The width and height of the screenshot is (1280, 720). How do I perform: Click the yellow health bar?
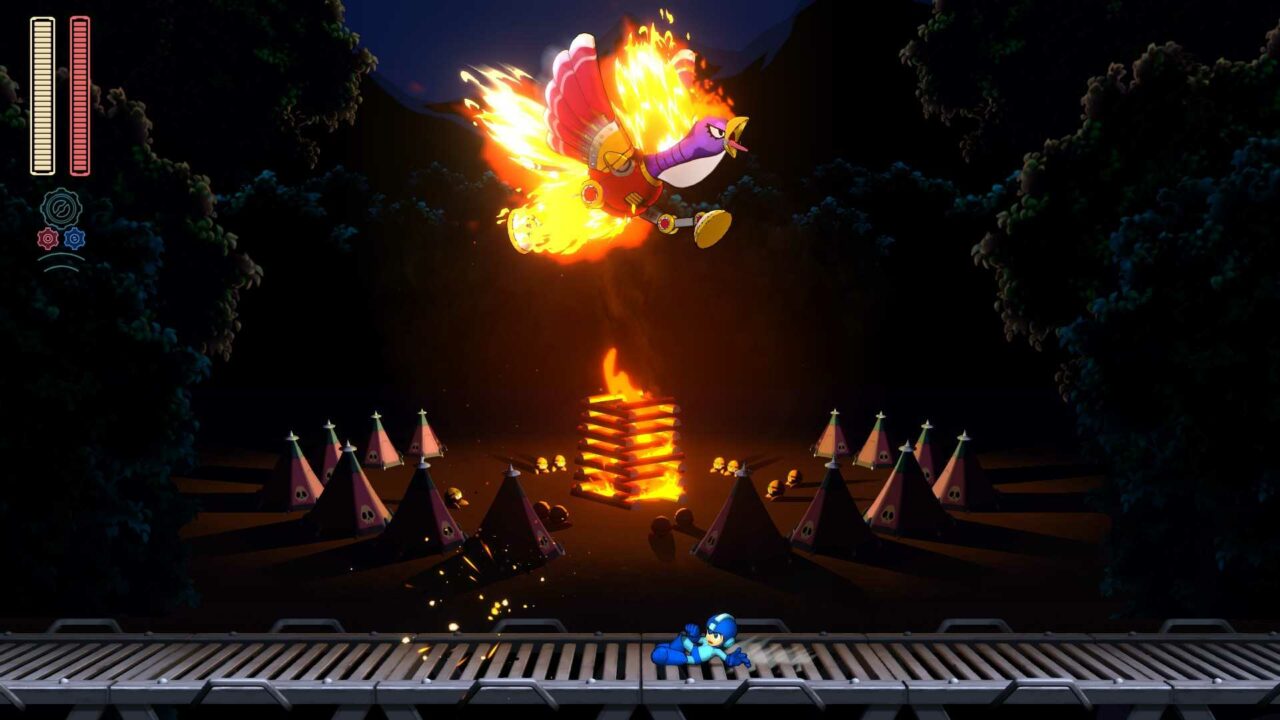pos(43,93)
